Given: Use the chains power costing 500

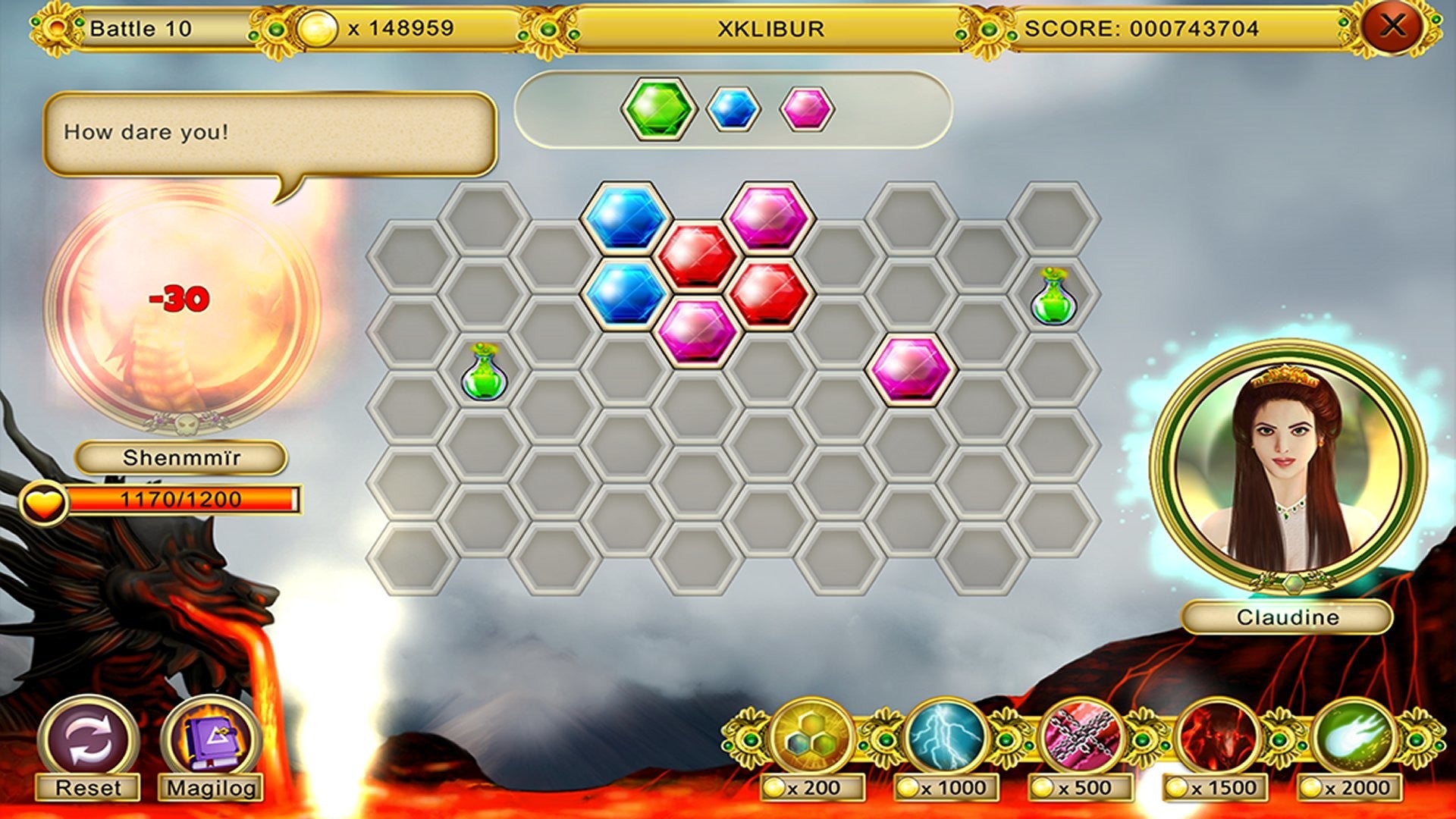Looking at the screenshot, I should coord(1081,739).
